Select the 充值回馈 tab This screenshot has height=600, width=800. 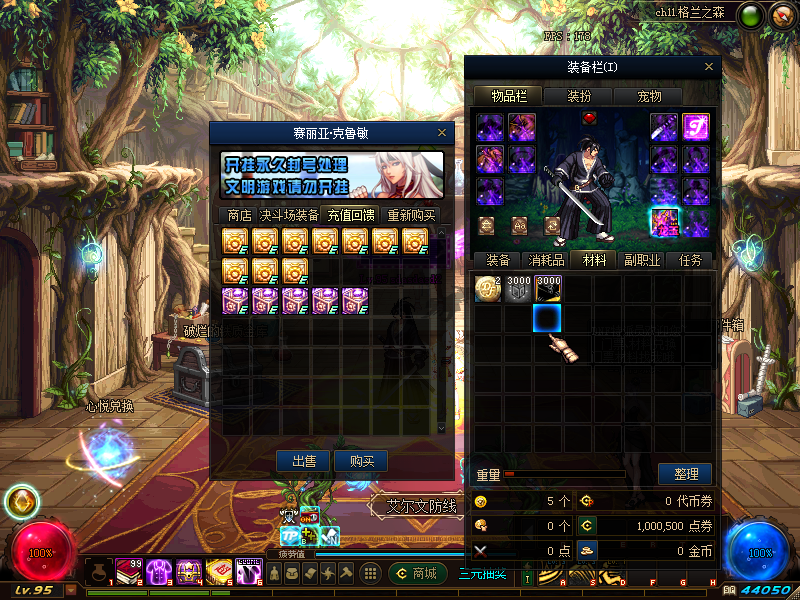(x=351, y=215)
